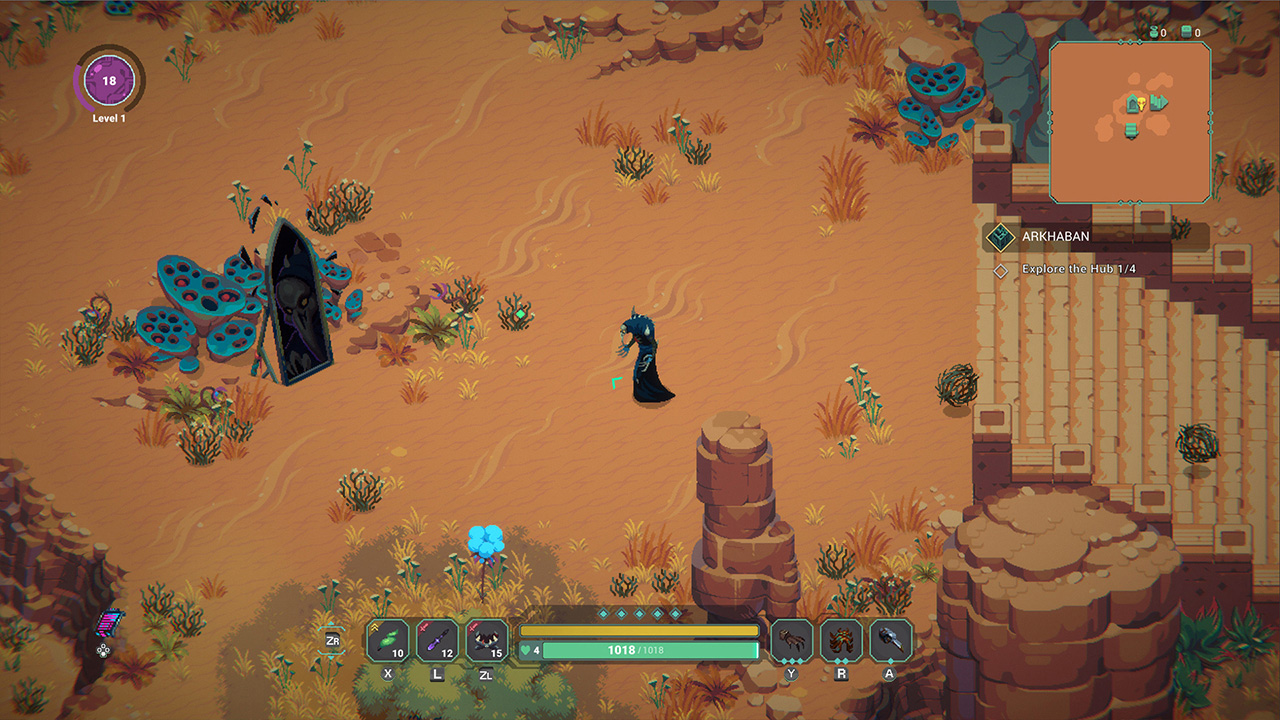Click the skull marker on the minimap
Screen dimensions: 1280x720
click(x=1142, y=103)
